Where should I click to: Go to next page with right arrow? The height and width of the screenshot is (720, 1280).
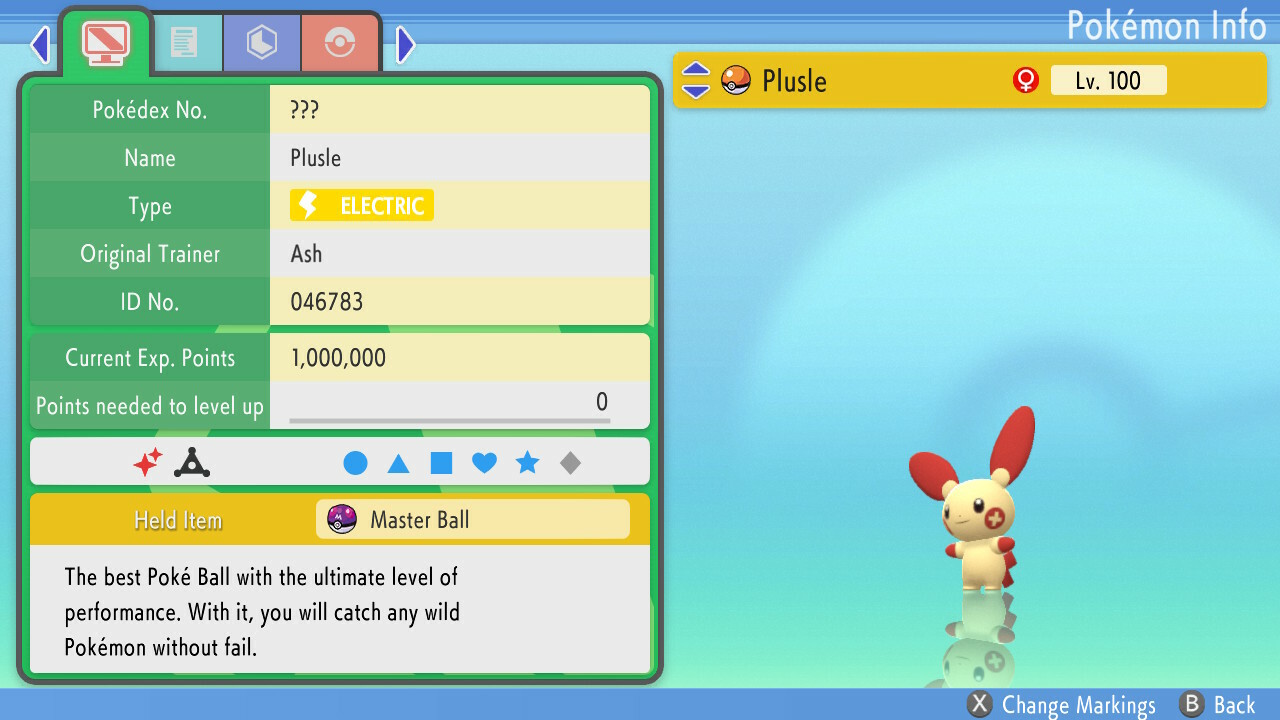pyautogui.click(x=405, y=44)
